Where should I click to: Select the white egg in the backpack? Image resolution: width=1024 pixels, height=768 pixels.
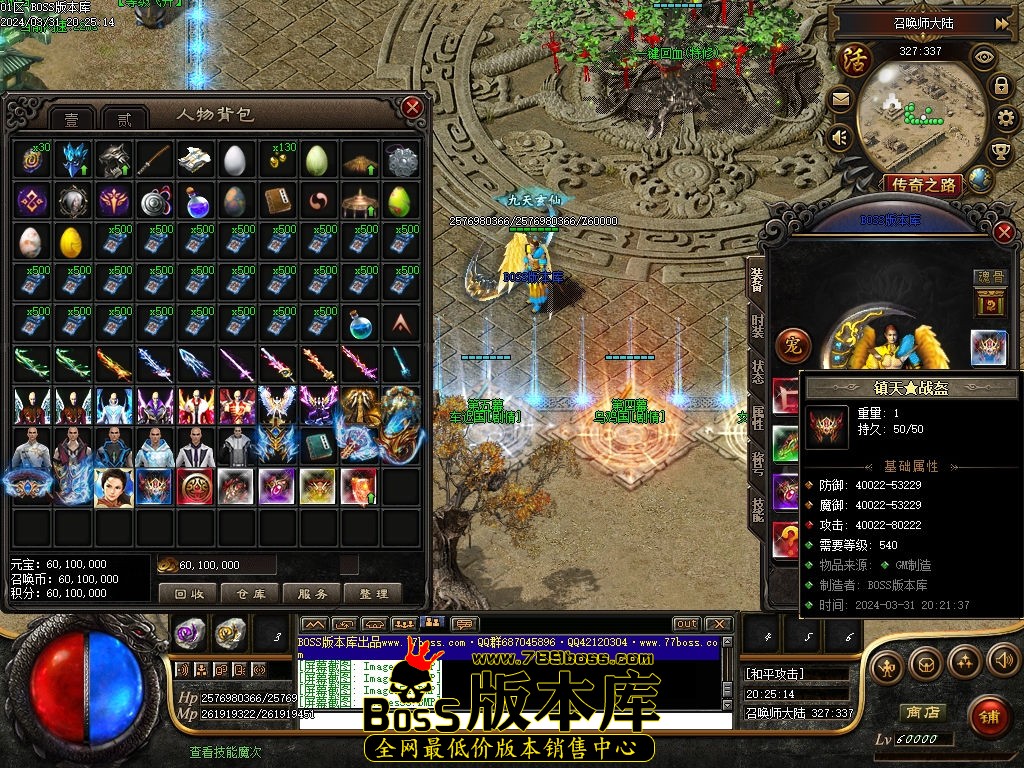[234, 160]
